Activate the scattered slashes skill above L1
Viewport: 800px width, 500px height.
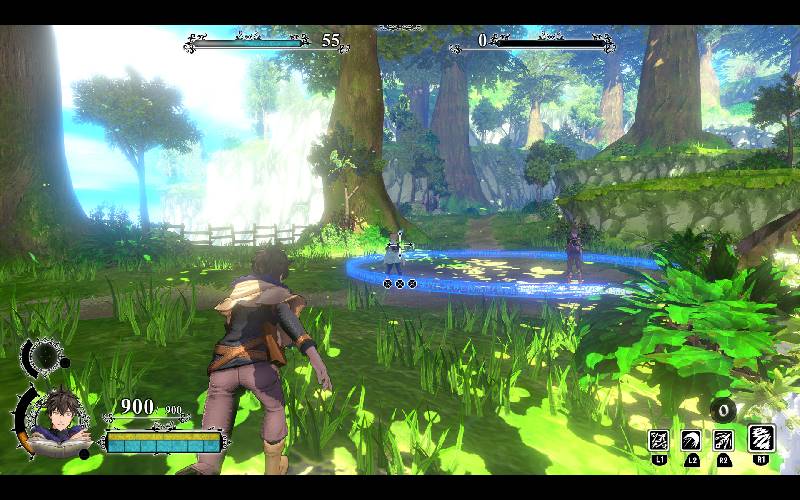(659, 440)
